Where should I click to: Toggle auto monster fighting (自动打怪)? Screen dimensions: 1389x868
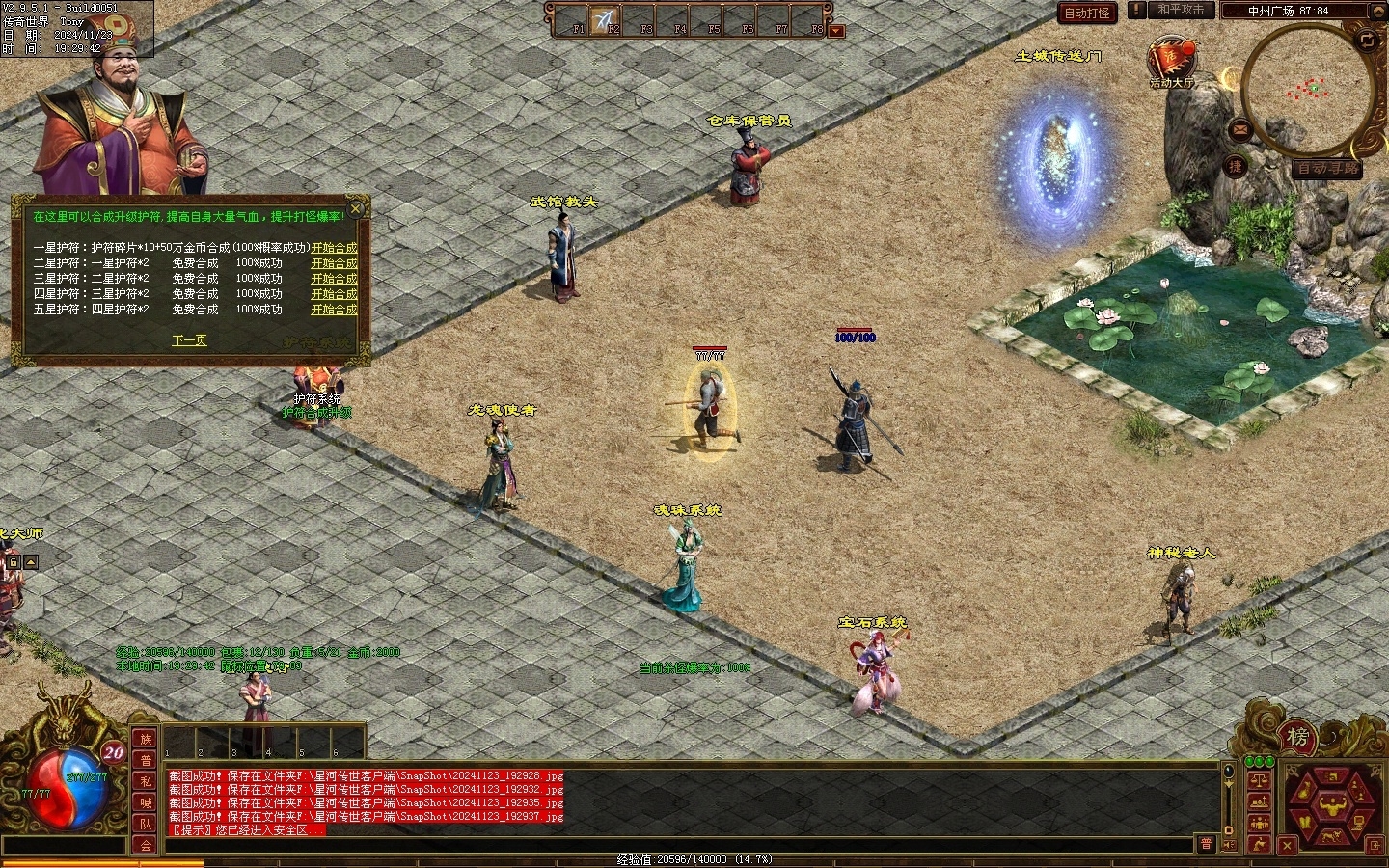(1087, 13)
